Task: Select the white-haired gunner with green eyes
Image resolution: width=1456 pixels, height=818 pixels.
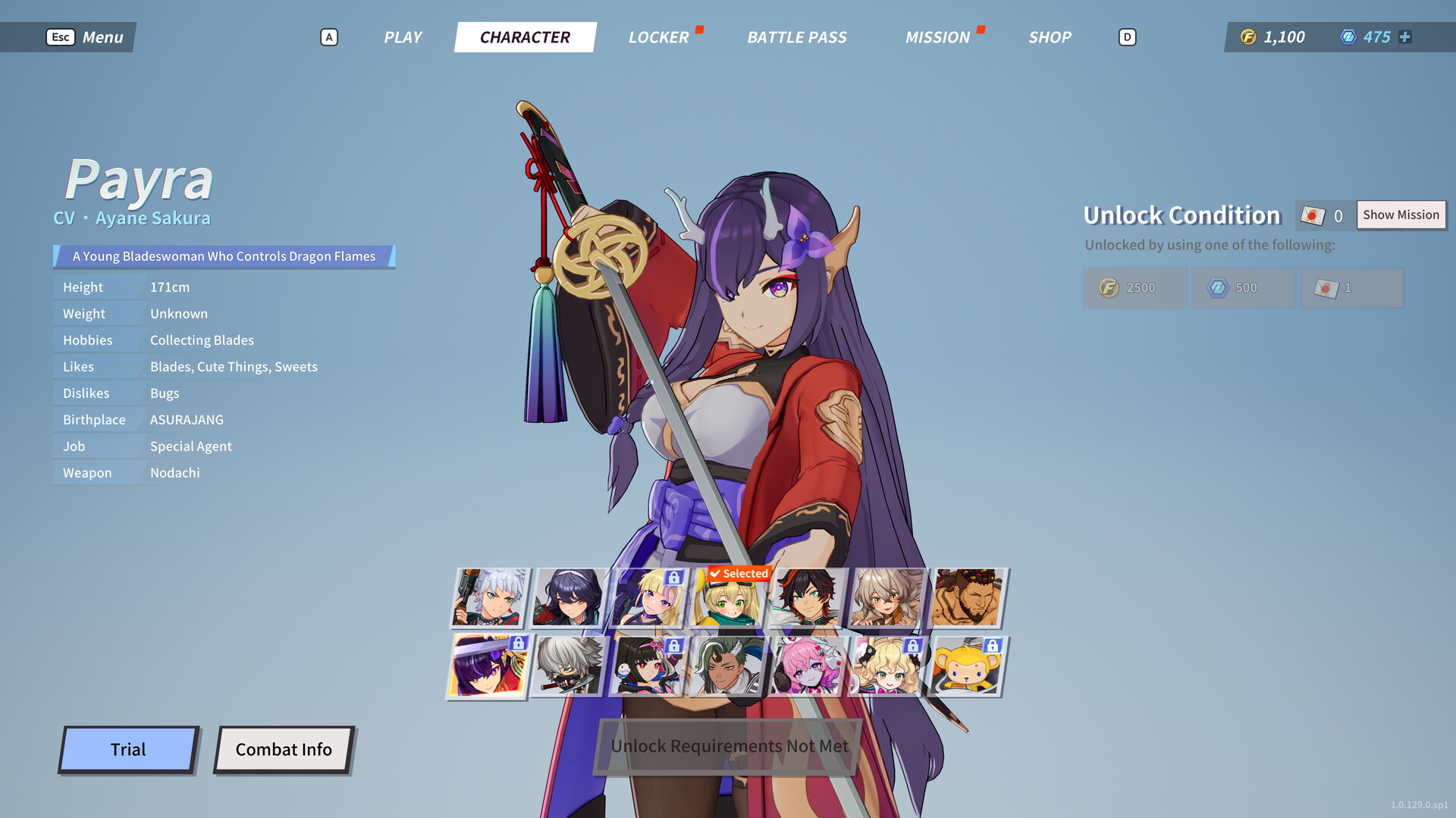Action: point(491,598)
